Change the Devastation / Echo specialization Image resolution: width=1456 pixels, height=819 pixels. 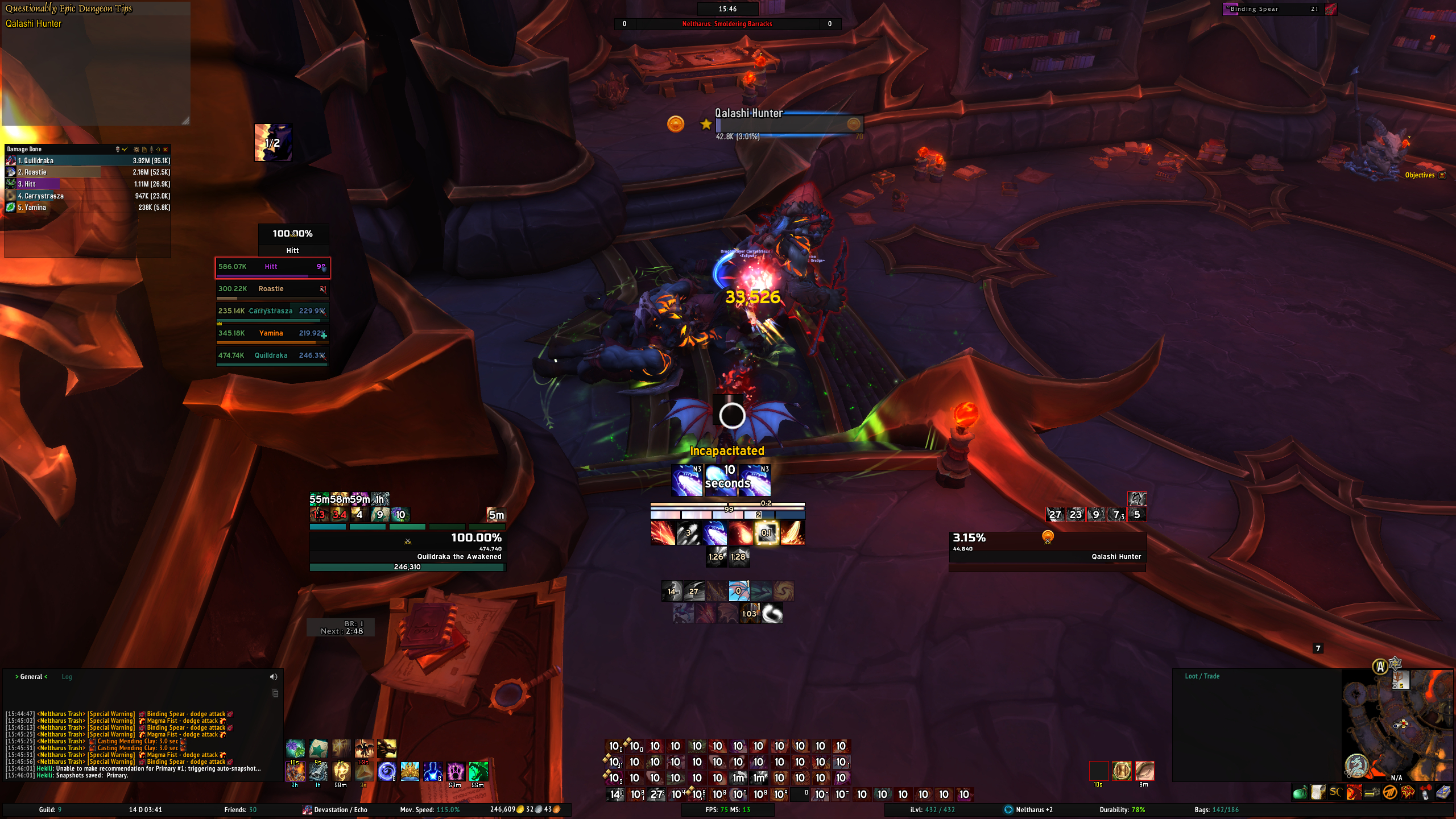[x=335, y=810]
